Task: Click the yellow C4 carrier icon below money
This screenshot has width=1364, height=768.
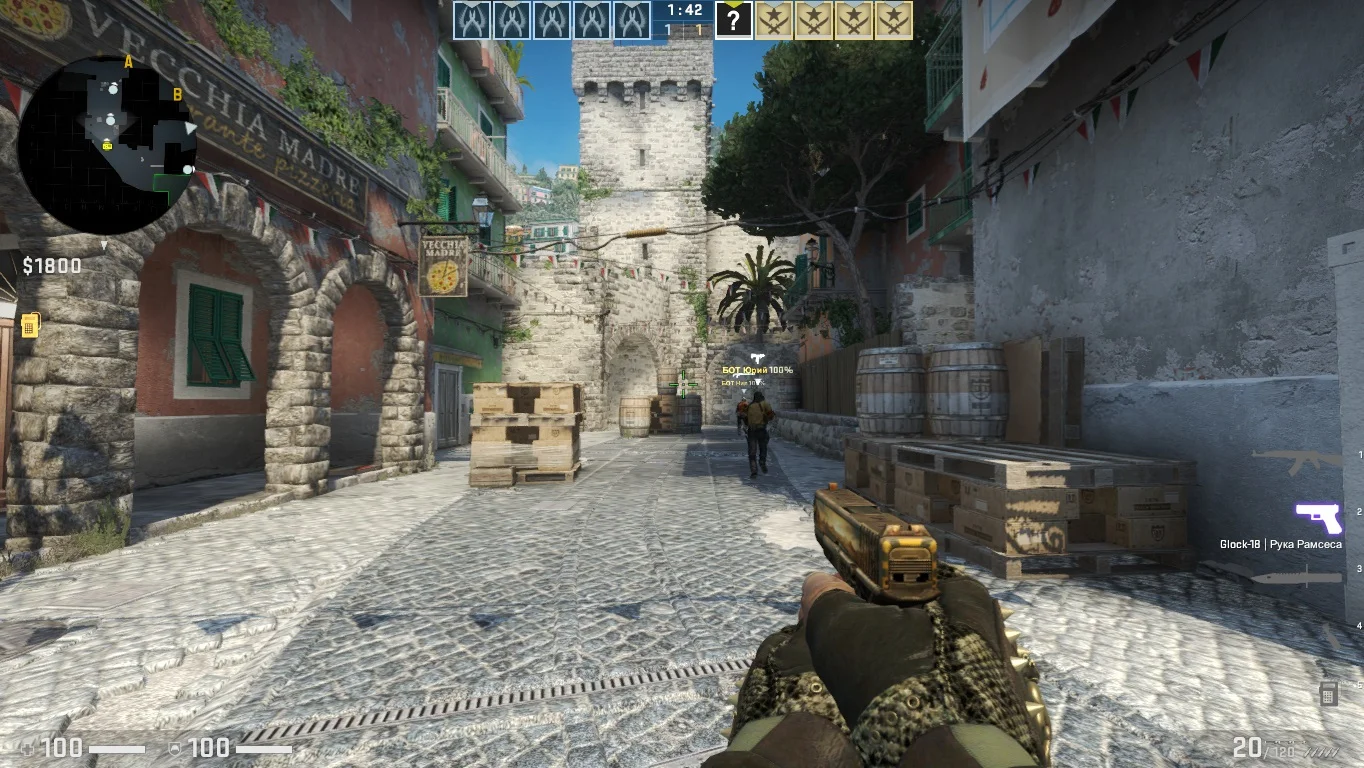Action: pyautogui.click(x=30, y=325)
